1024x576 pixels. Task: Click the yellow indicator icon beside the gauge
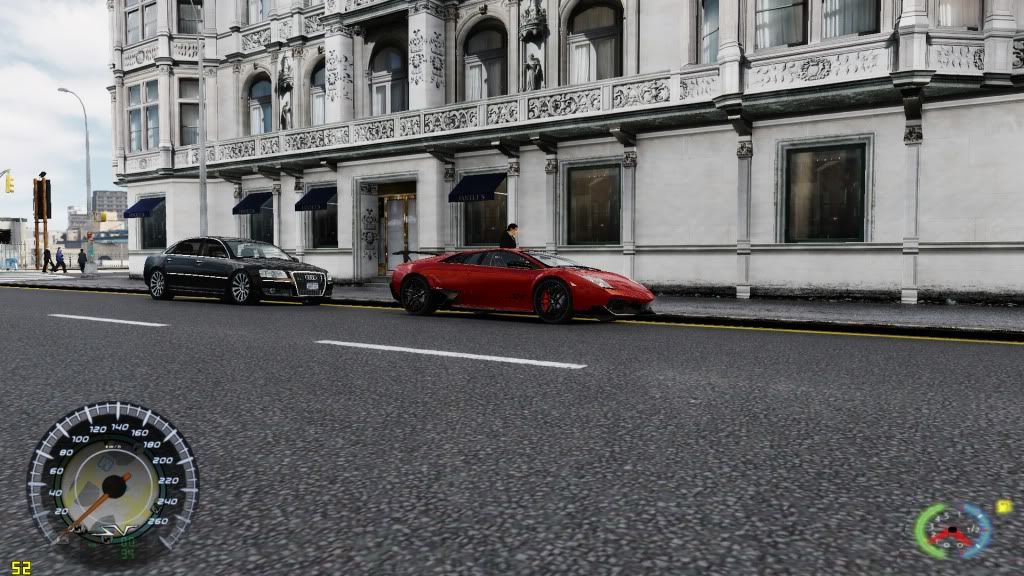(1004, 507)
